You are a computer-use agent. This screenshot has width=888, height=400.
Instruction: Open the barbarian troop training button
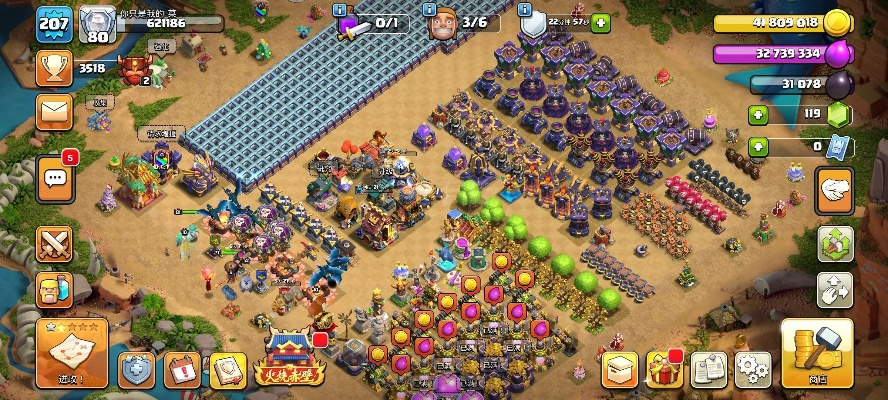(54, 290)
